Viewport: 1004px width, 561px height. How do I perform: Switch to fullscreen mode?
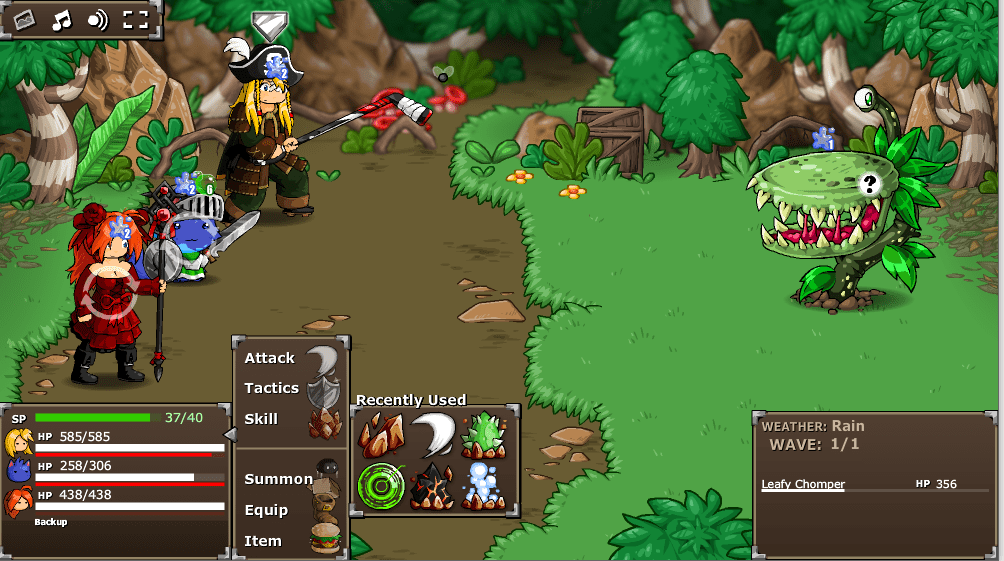(135, 19)
